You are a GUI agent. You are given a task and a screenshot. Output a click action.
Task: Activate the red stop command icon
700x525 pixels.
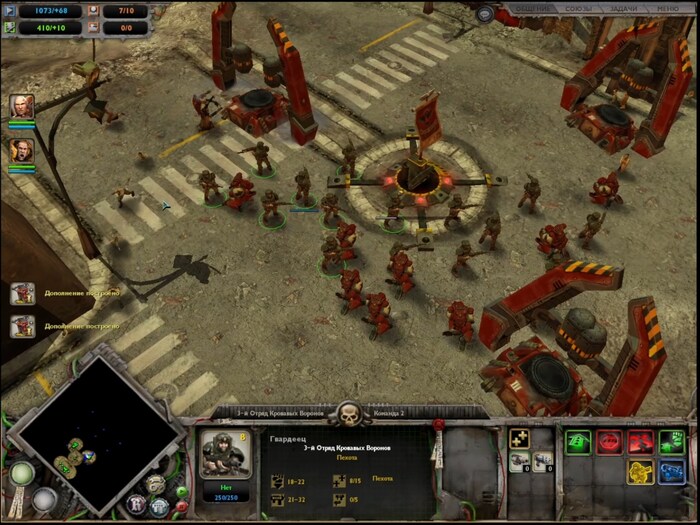[x=609, y=442]
